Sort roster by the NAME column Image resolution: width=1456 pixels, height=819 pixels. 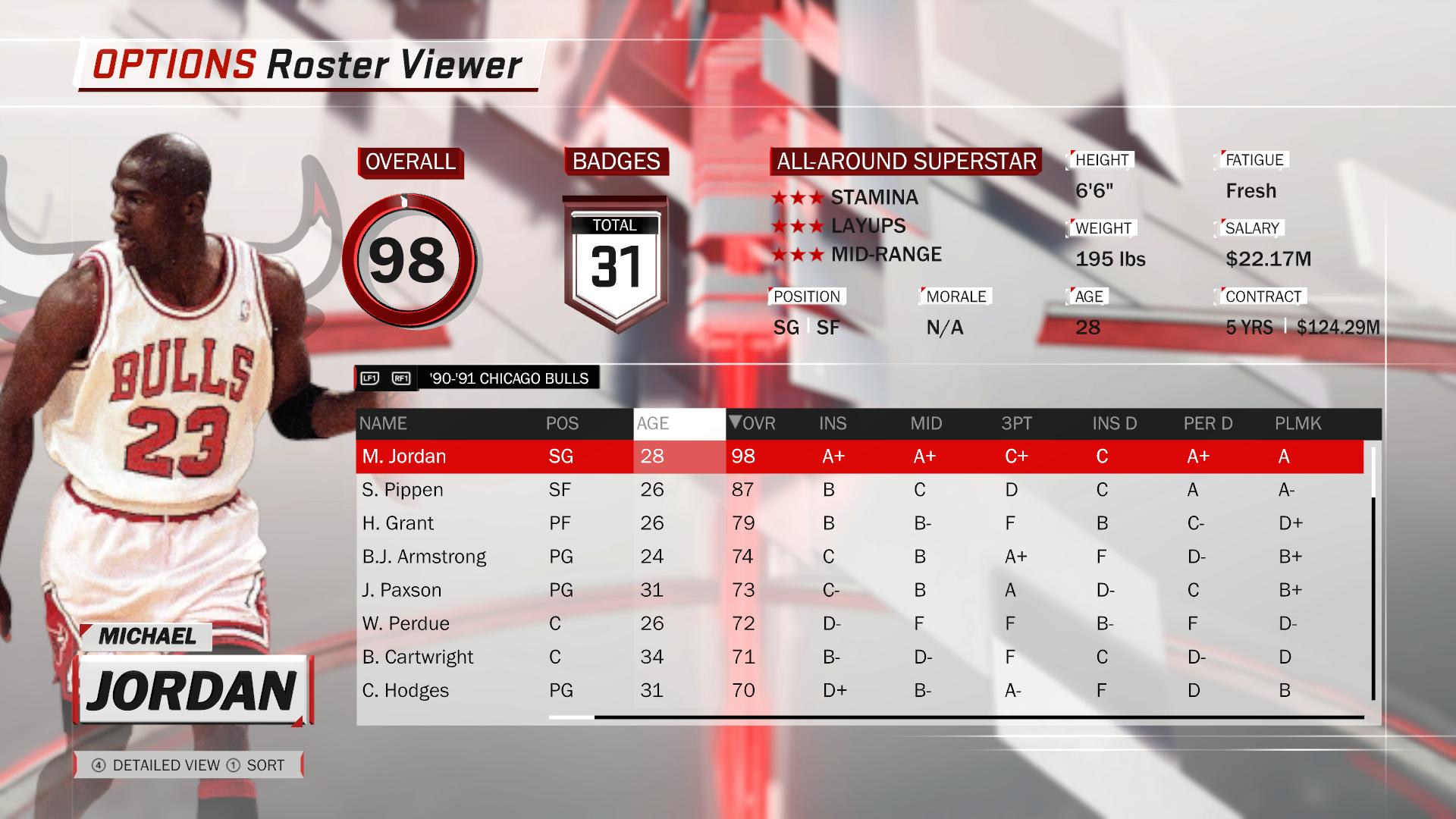(384, 424)
